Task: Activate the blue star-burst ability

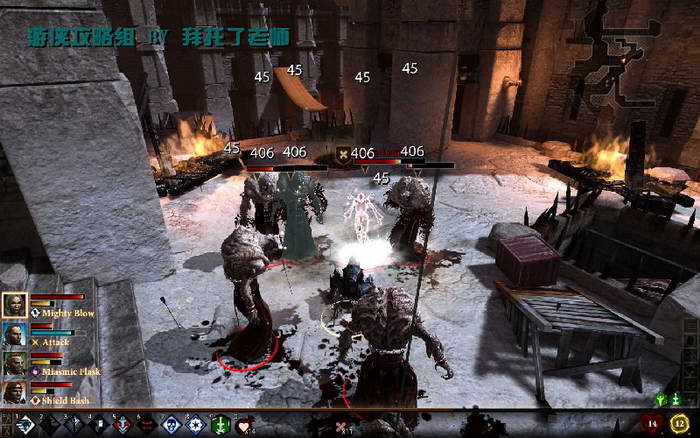Action: click(195, 424)
